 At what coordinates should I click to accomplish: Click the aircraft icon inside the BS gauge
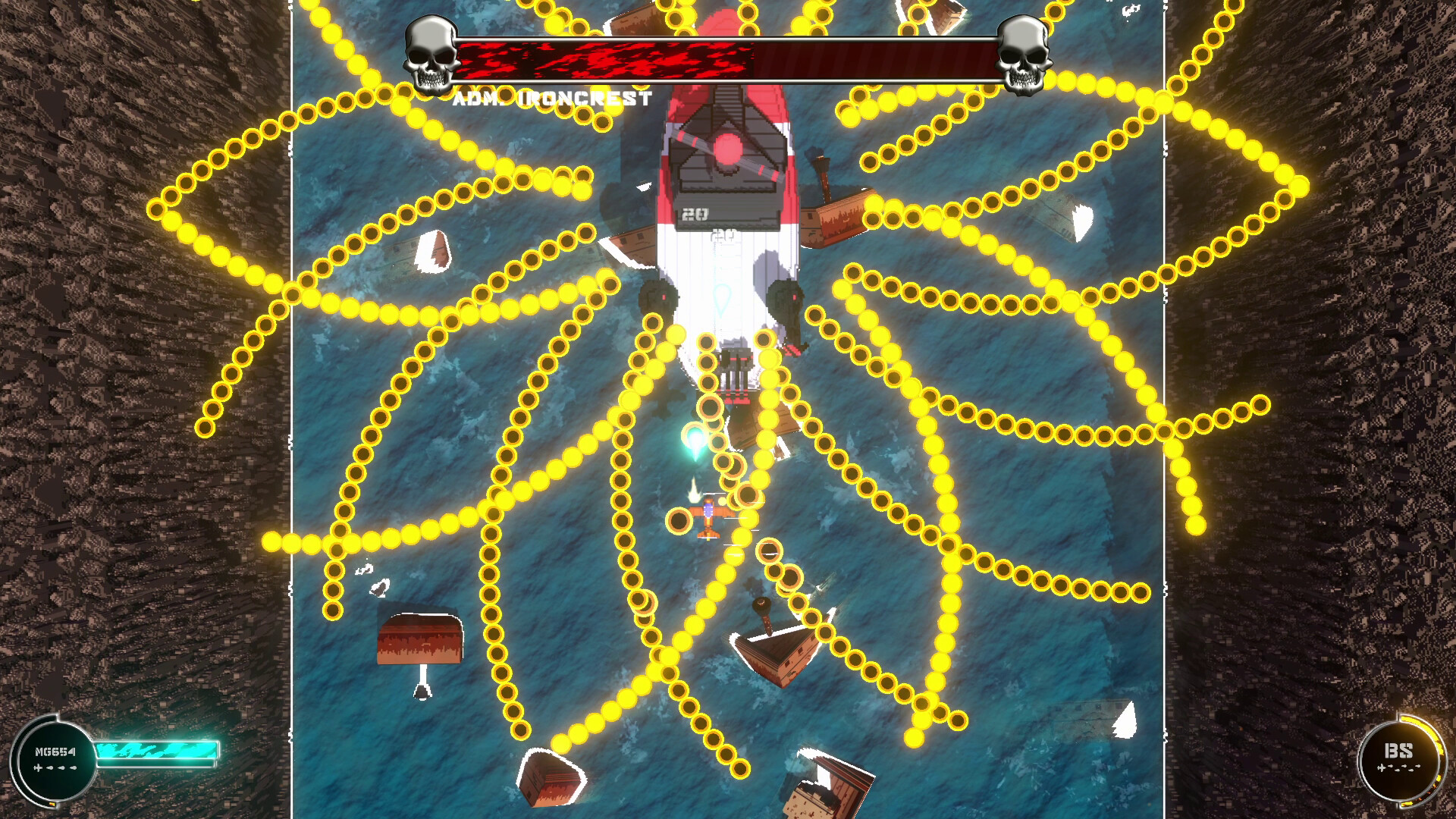tap(1382, 768)
